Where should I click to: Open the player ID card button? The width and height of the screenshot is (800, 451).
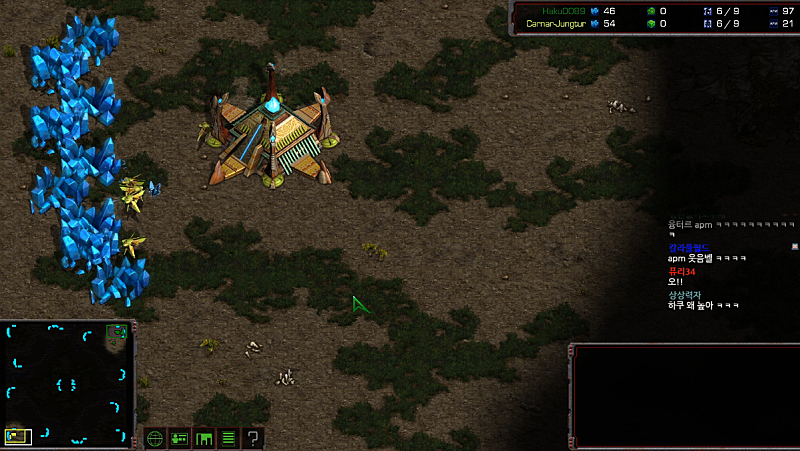pos(180,438)
